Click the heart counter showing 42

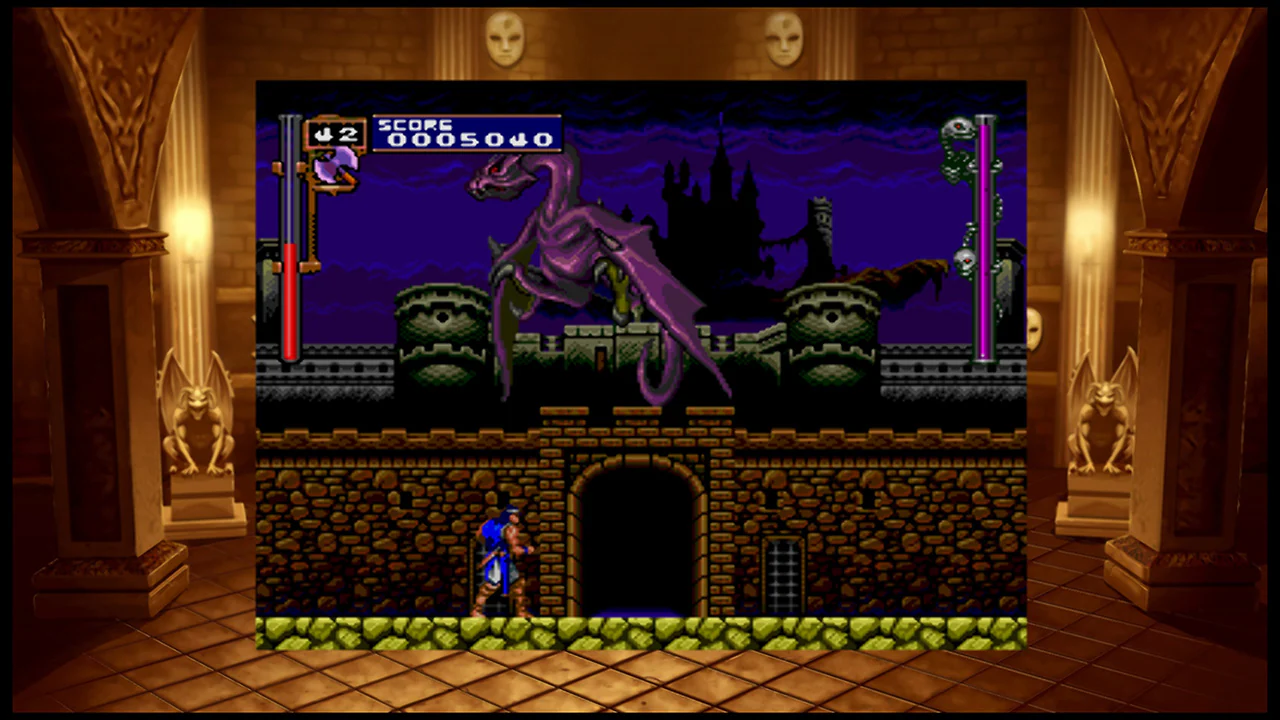pos(336,133)
